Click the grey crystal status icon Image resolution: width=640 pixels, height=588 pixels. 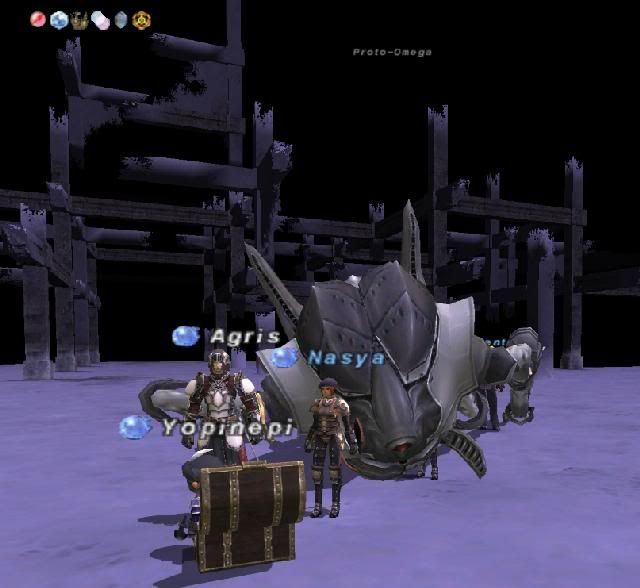click(x=121, y=19)
